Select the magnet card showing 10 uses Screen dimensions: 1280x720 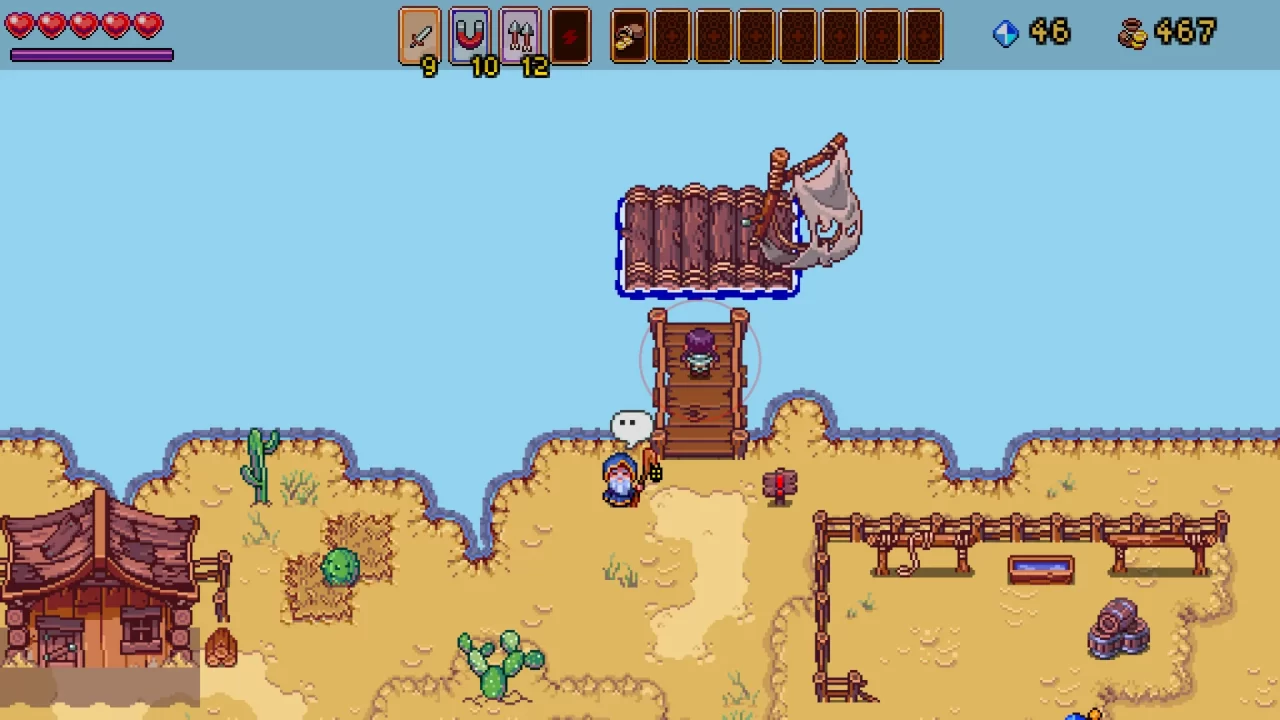click(x=470, y=35)
